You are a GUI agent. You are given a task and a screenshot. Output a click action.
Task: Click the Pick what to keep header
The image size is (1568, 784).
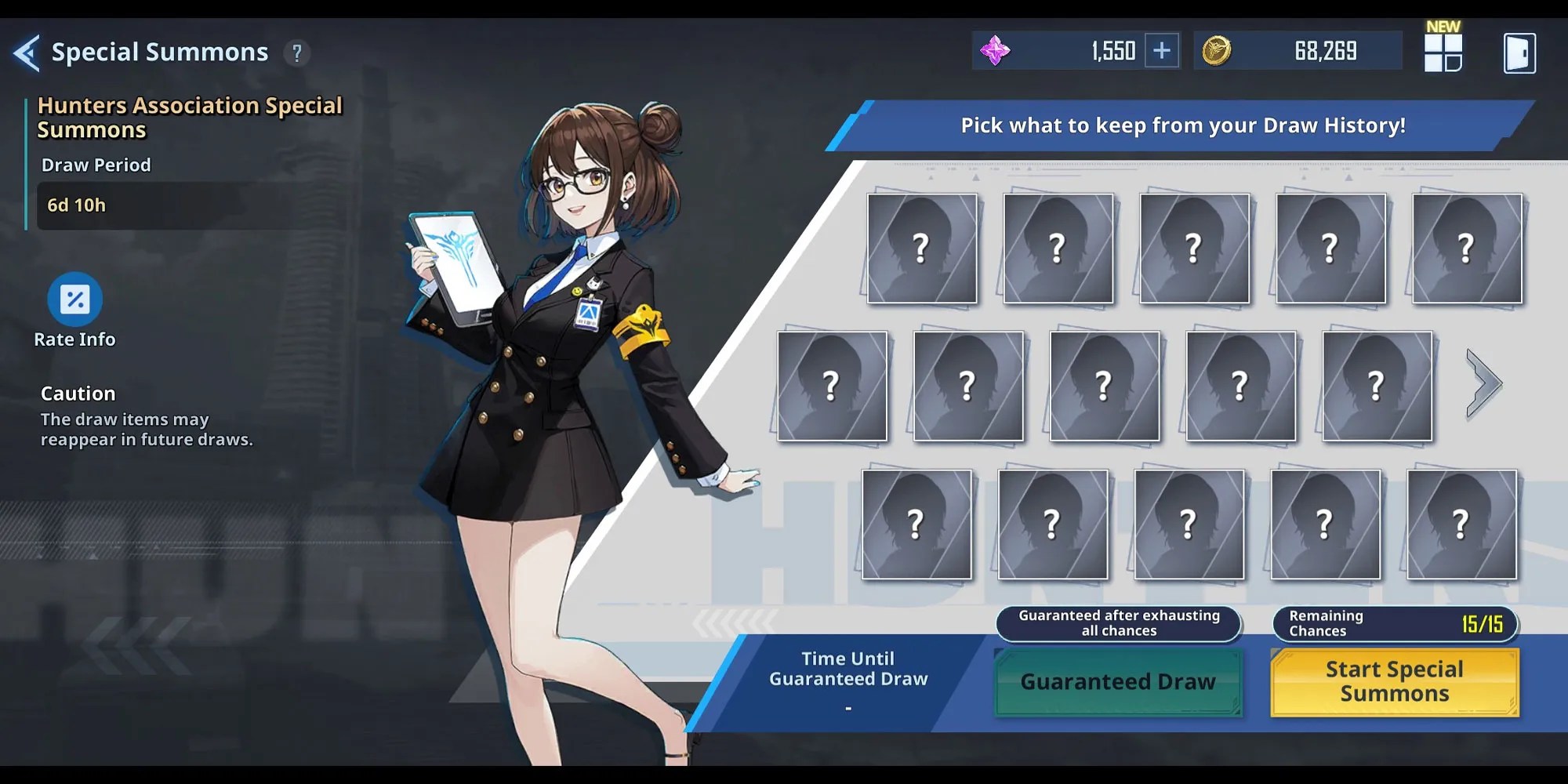[1182, 125]
